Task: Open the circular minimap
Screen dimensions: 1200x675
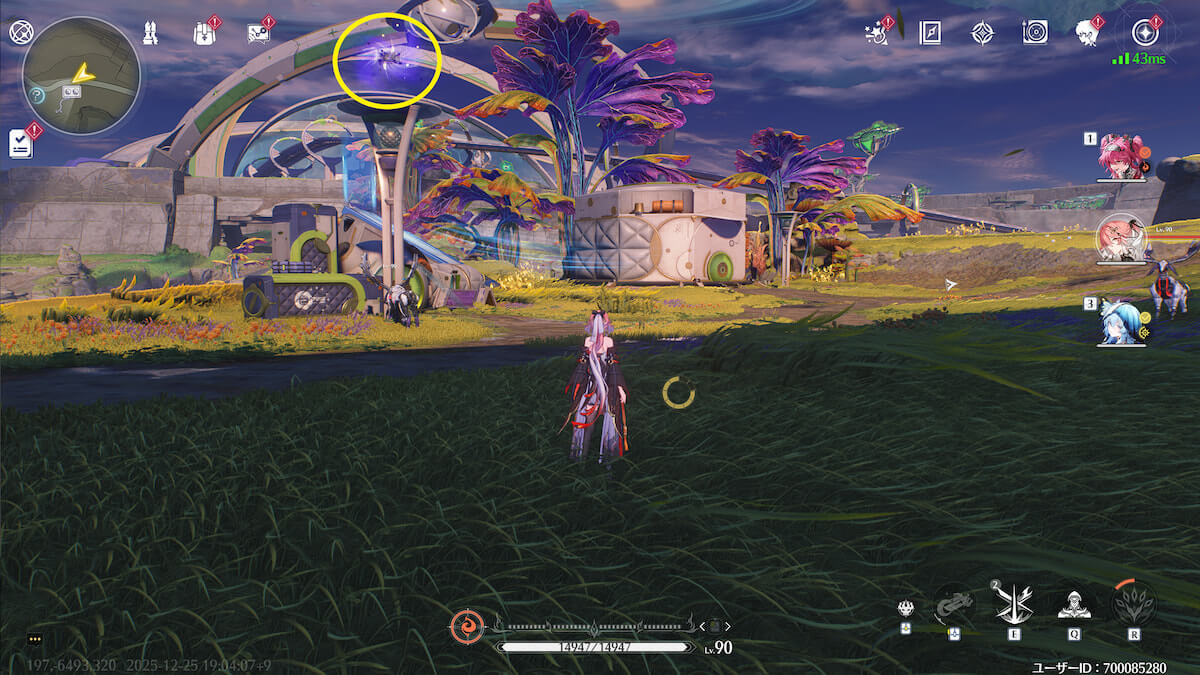Action: click(81, 76)
